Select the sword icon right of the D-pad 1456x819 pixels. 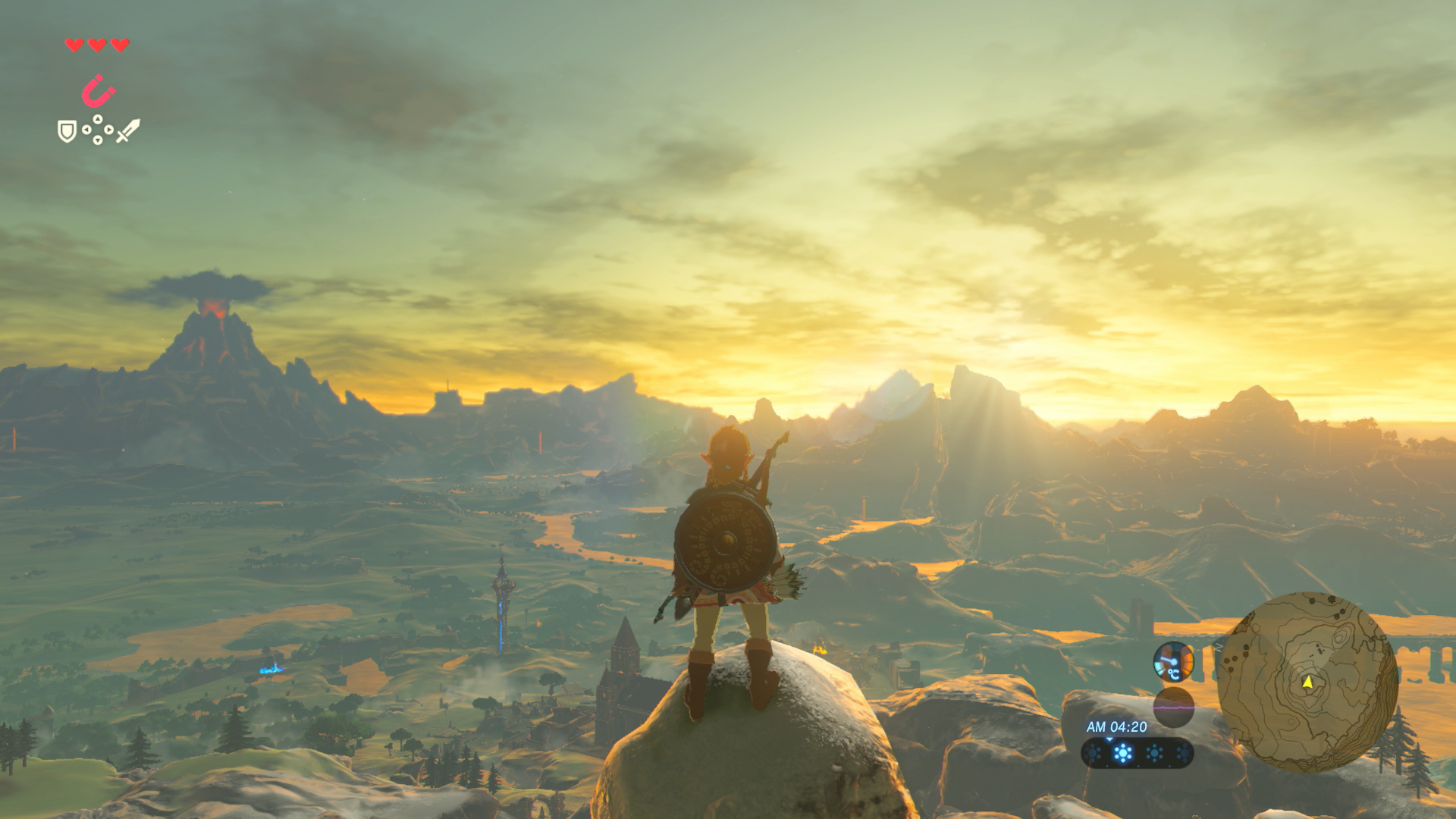[x=127, y=130]
